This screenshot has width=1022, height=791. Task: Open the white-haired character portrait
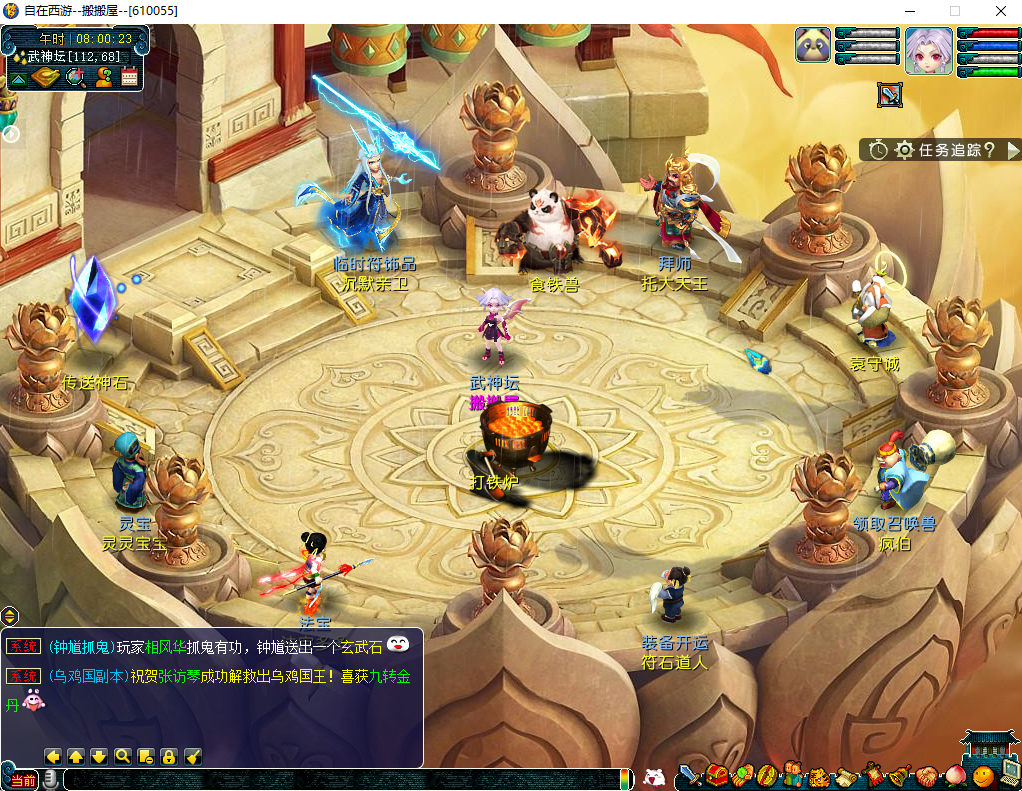(929, 50)
